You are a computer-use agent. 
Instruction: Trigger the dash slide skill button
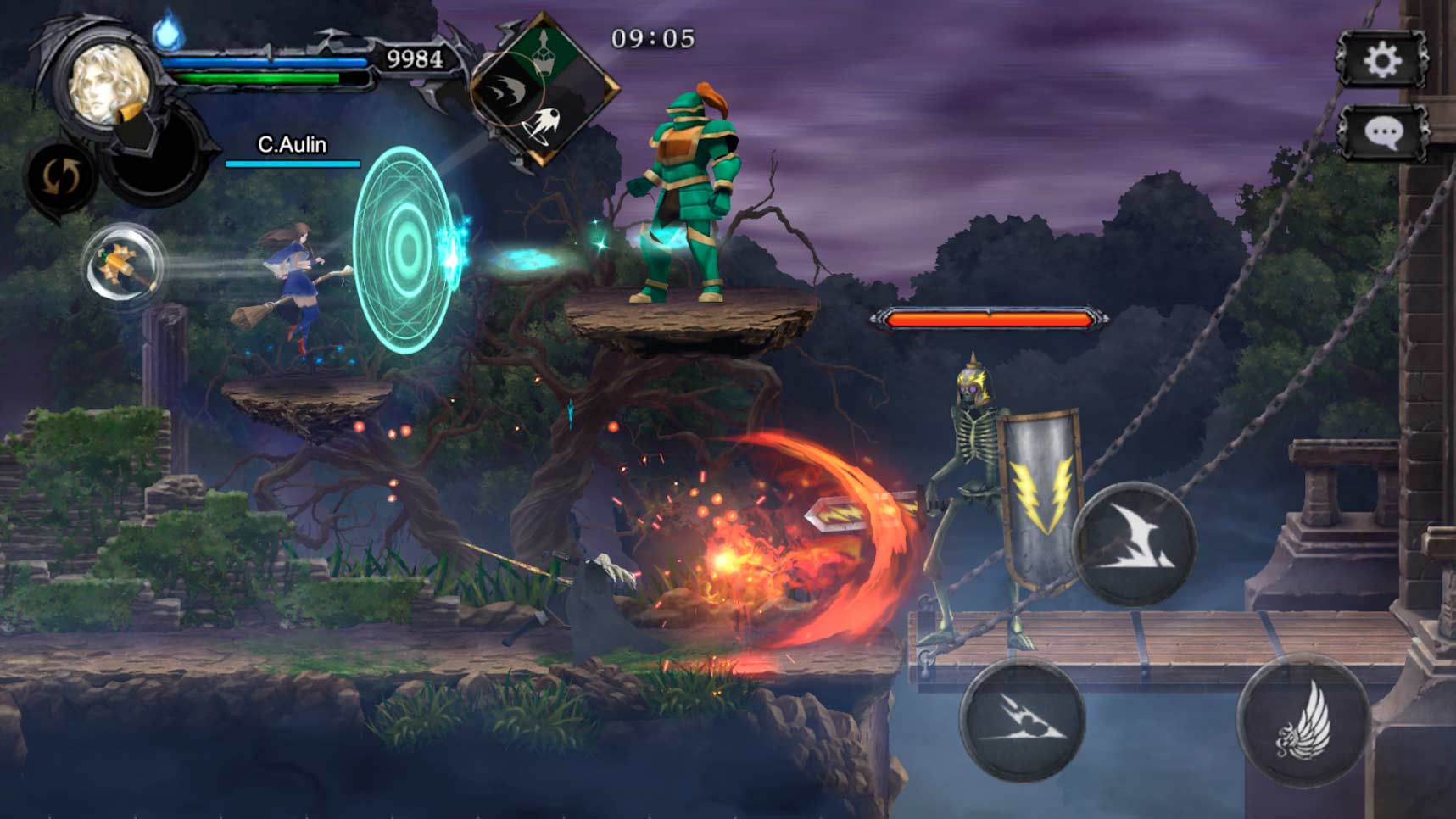click(1023, 720)
